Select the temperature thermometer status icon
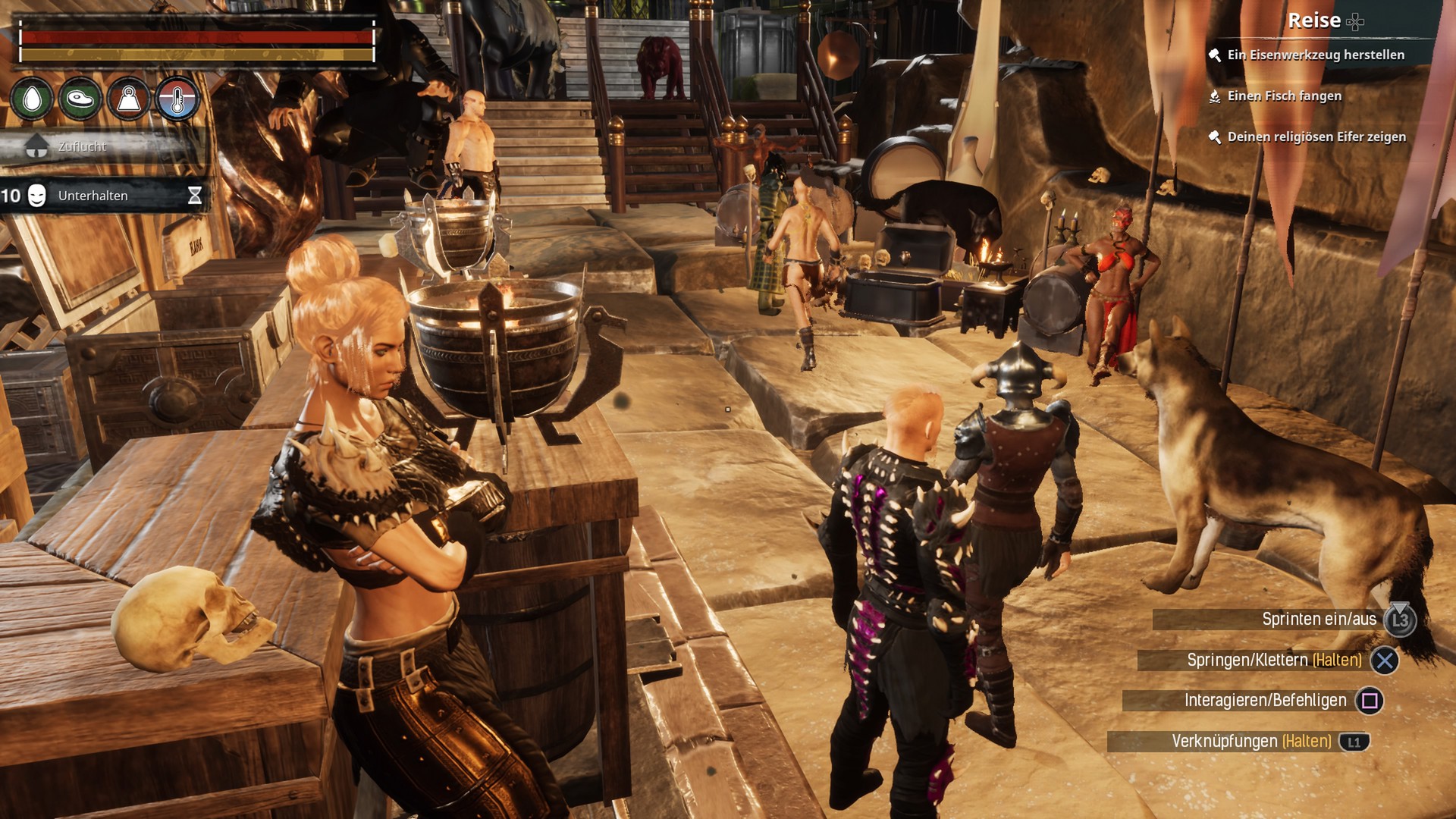Image resolution: width=1456 pixels, height=819 pixels. pos(177,99)
